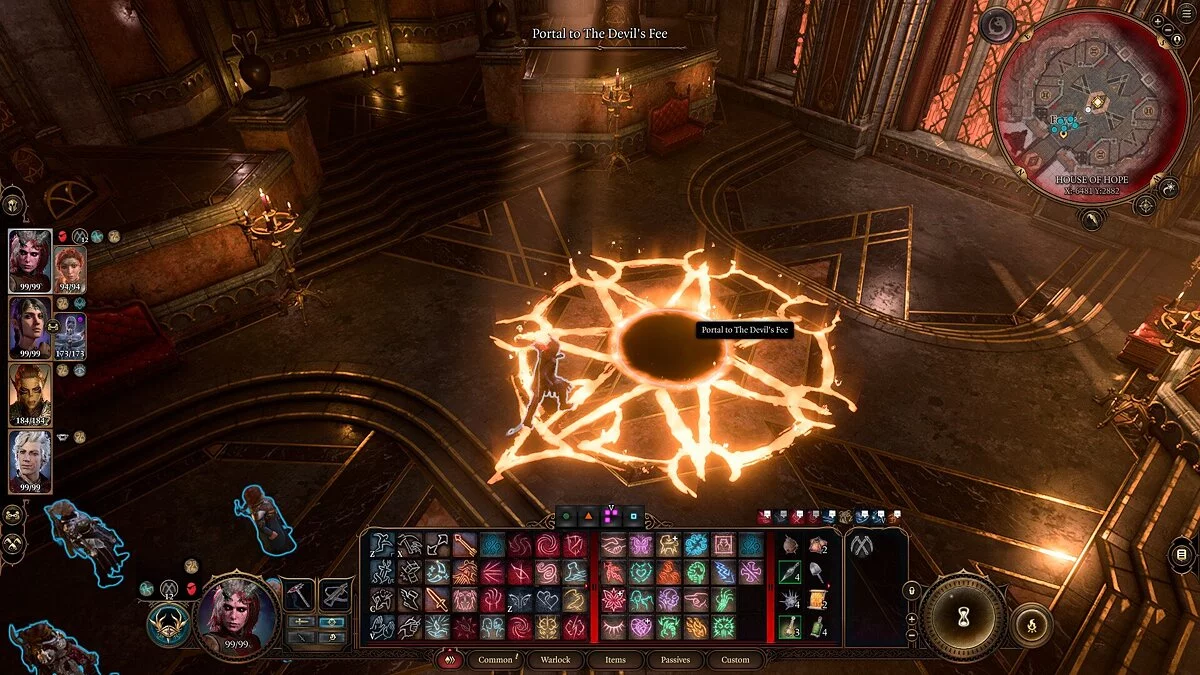Select the green-skinned companion portrait
This screenshot has height=675, width=1200.
click(29, 394)
